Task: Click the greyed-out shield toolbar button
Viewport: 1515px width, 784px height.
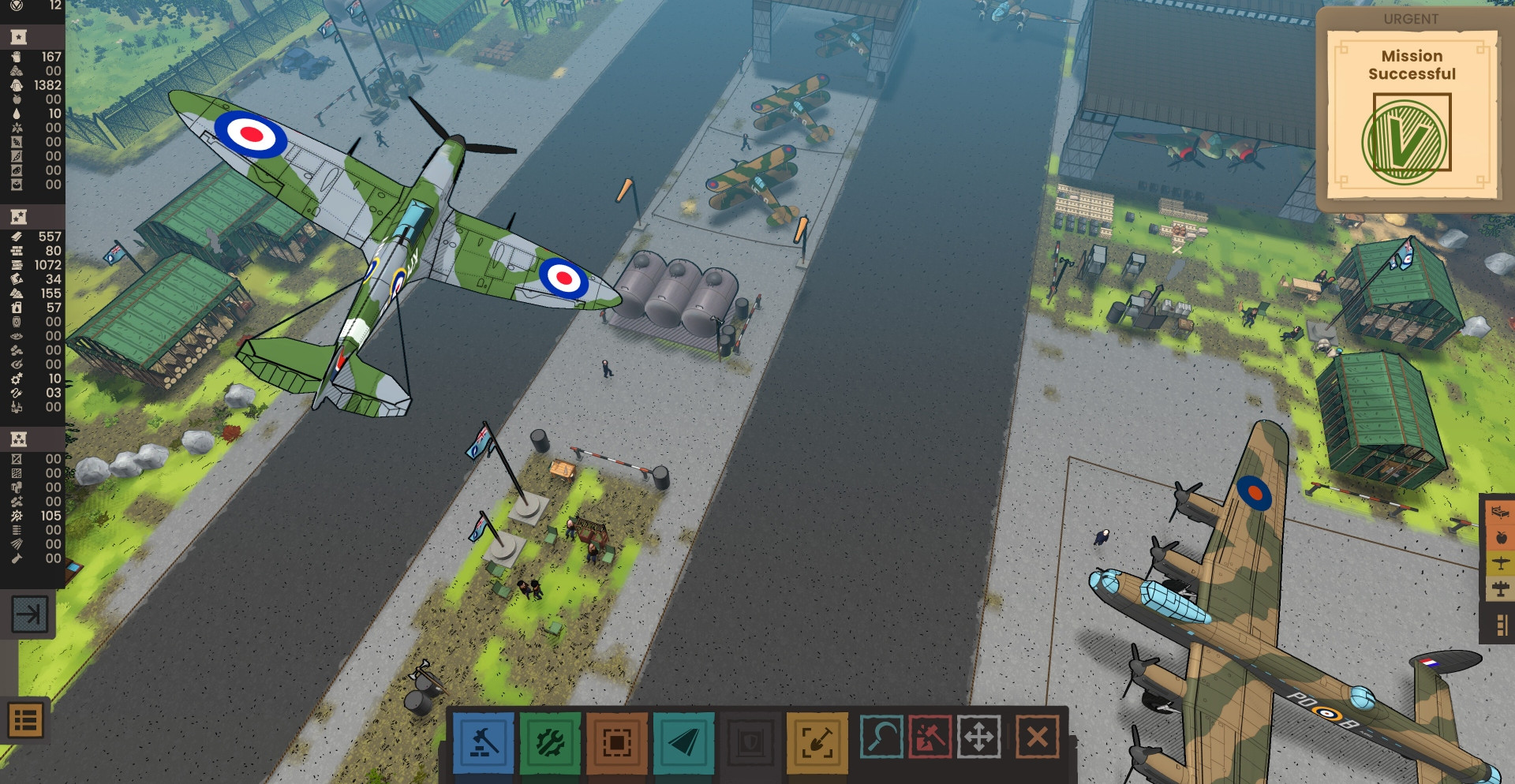Action: click(x=750, y=743)
